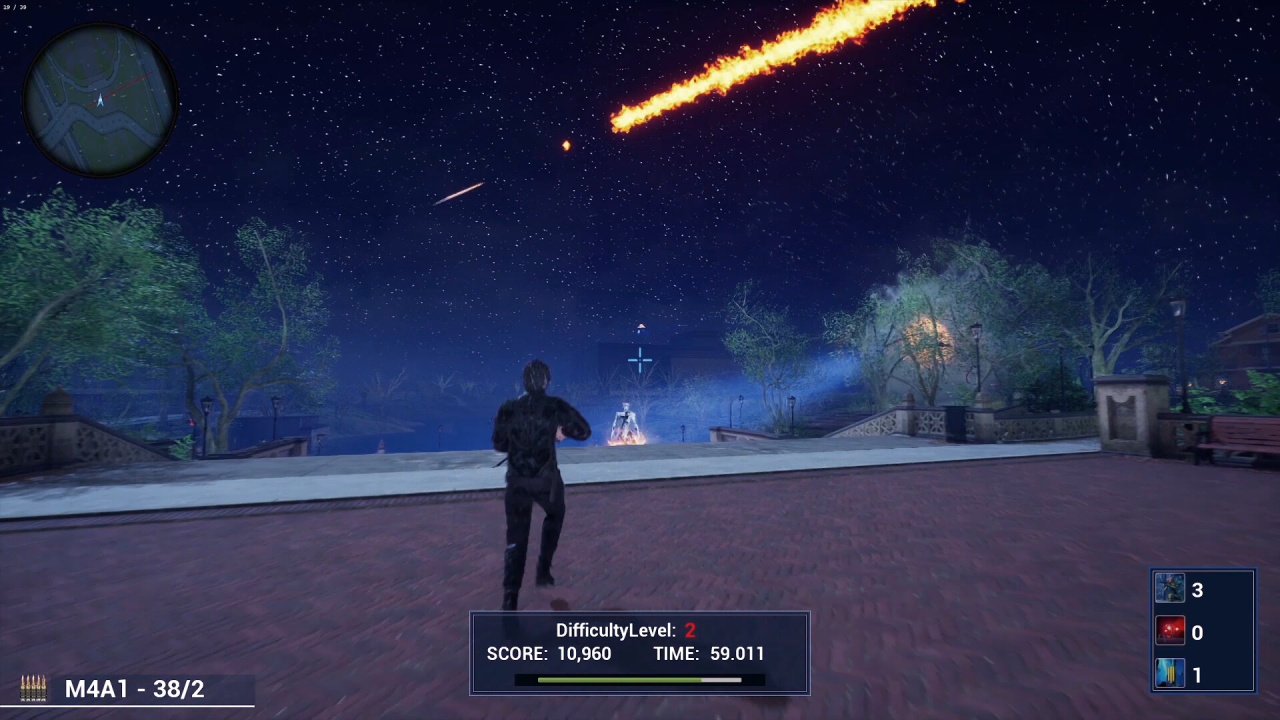Select the blue soldier figure icon

click(1169, 589)
